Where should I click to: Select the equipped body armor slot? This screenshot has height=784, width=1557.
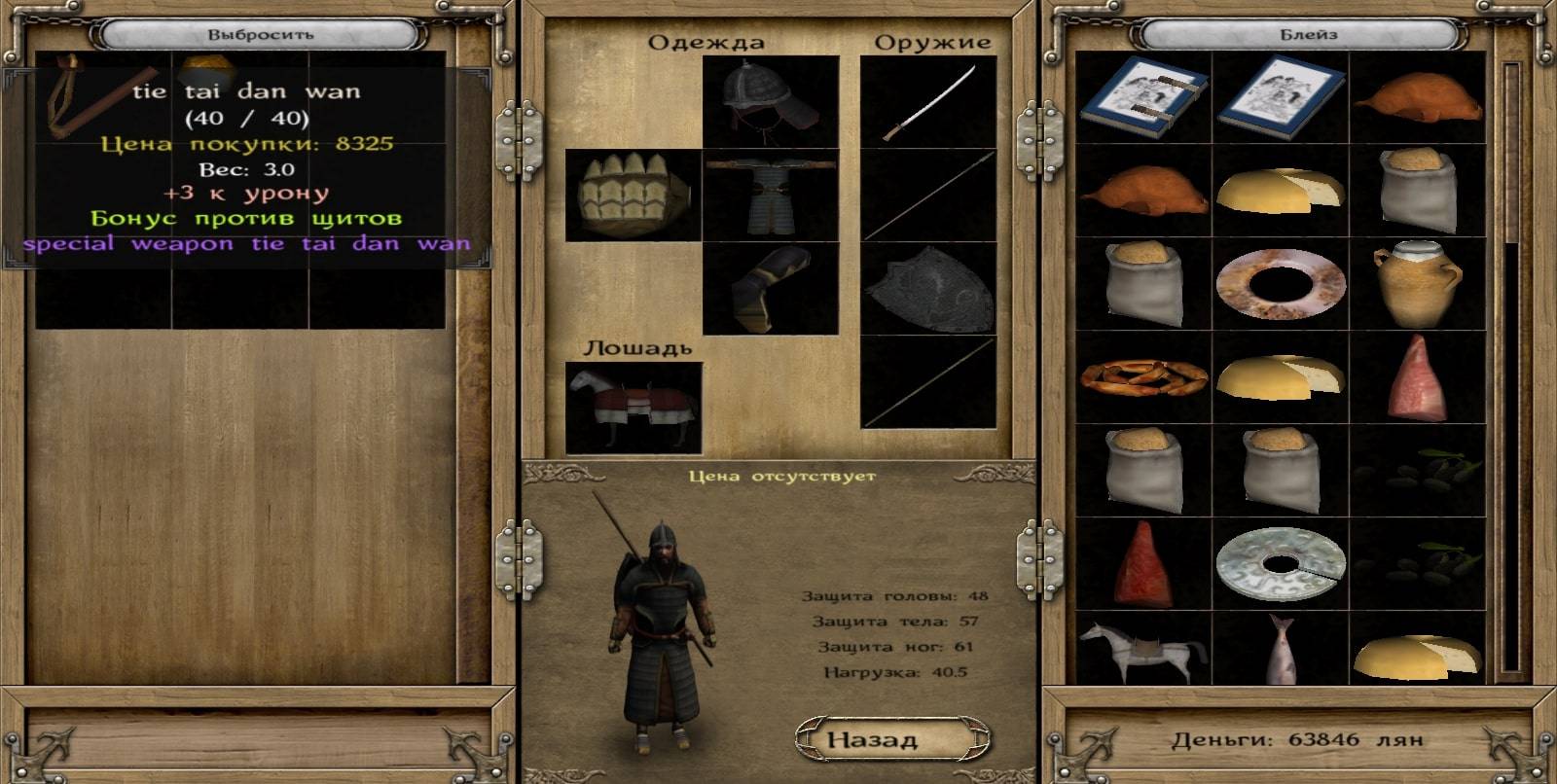[770, 195]
